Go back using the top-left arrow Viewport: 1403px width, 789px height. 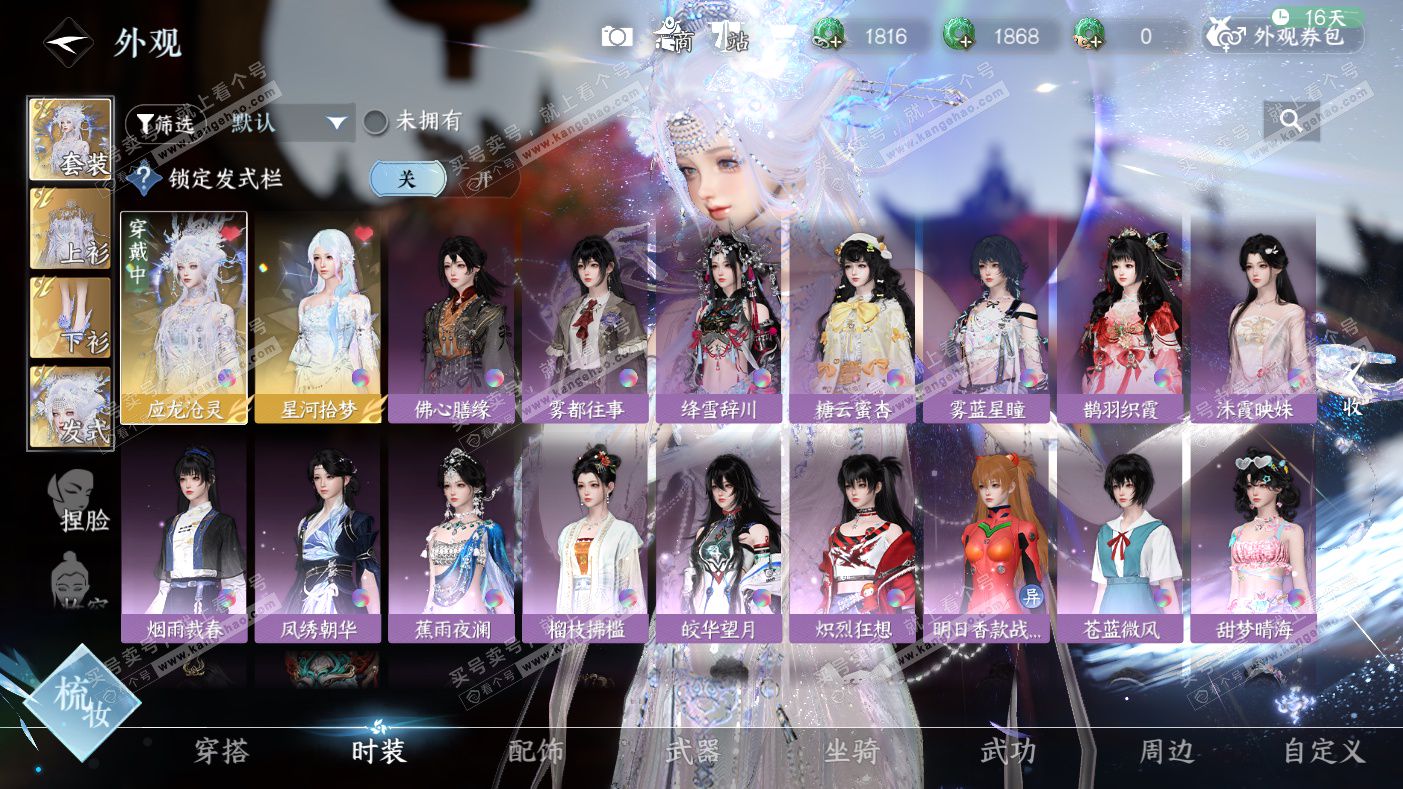point(68,44)
